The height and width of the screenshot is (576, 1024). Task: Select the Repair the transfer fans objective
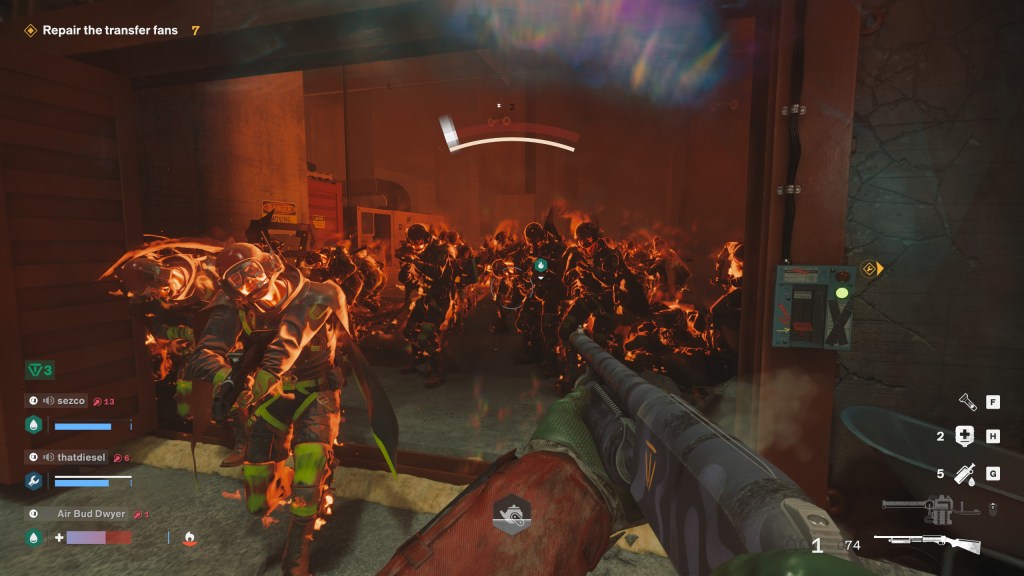point(110,30)
